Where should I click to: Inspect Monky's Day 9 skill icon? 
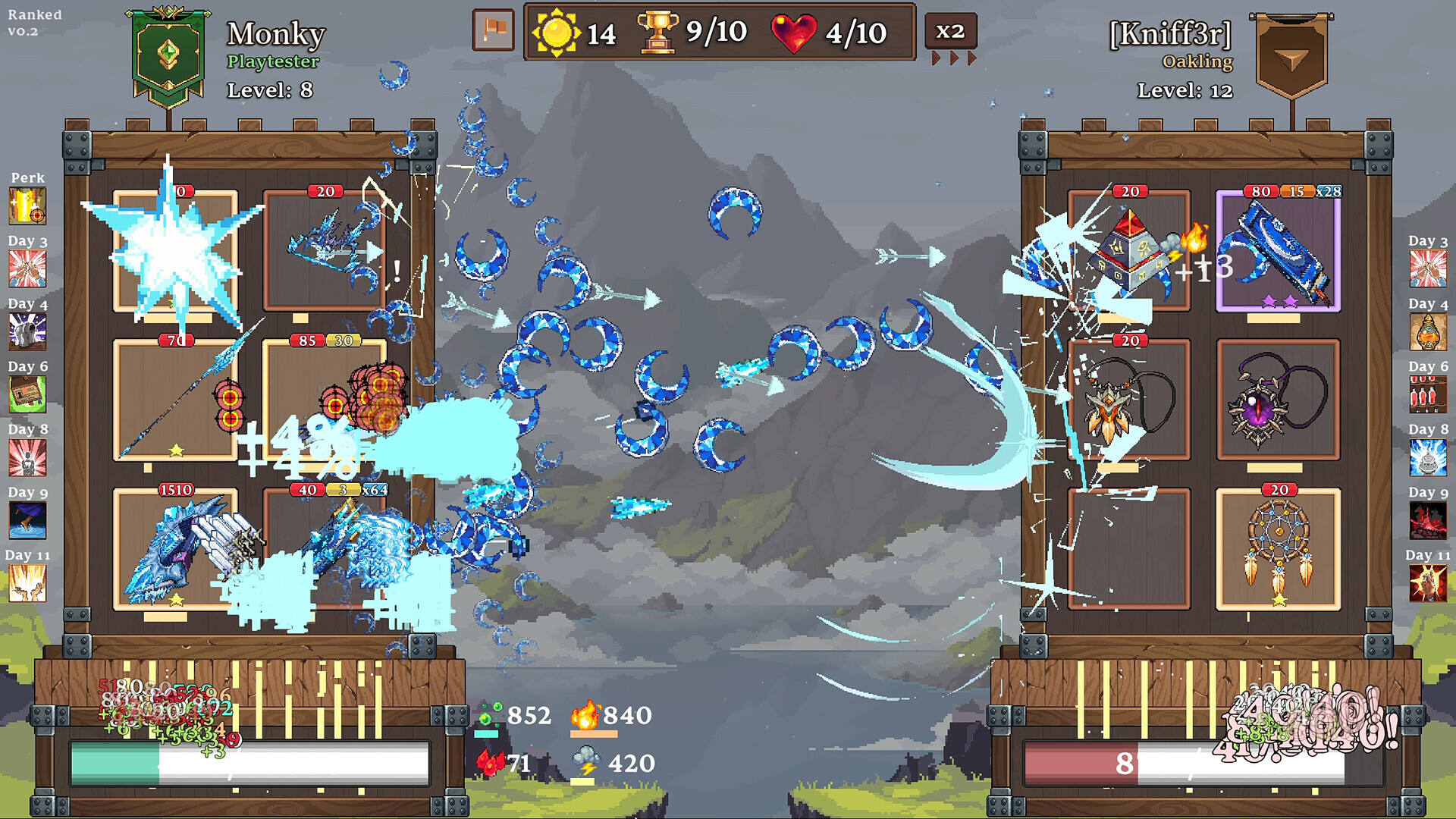(27, 520)
